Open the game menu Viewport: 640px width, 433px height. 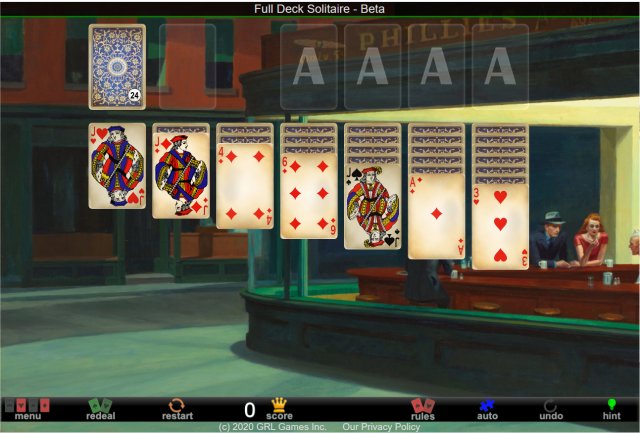(27, 408)
